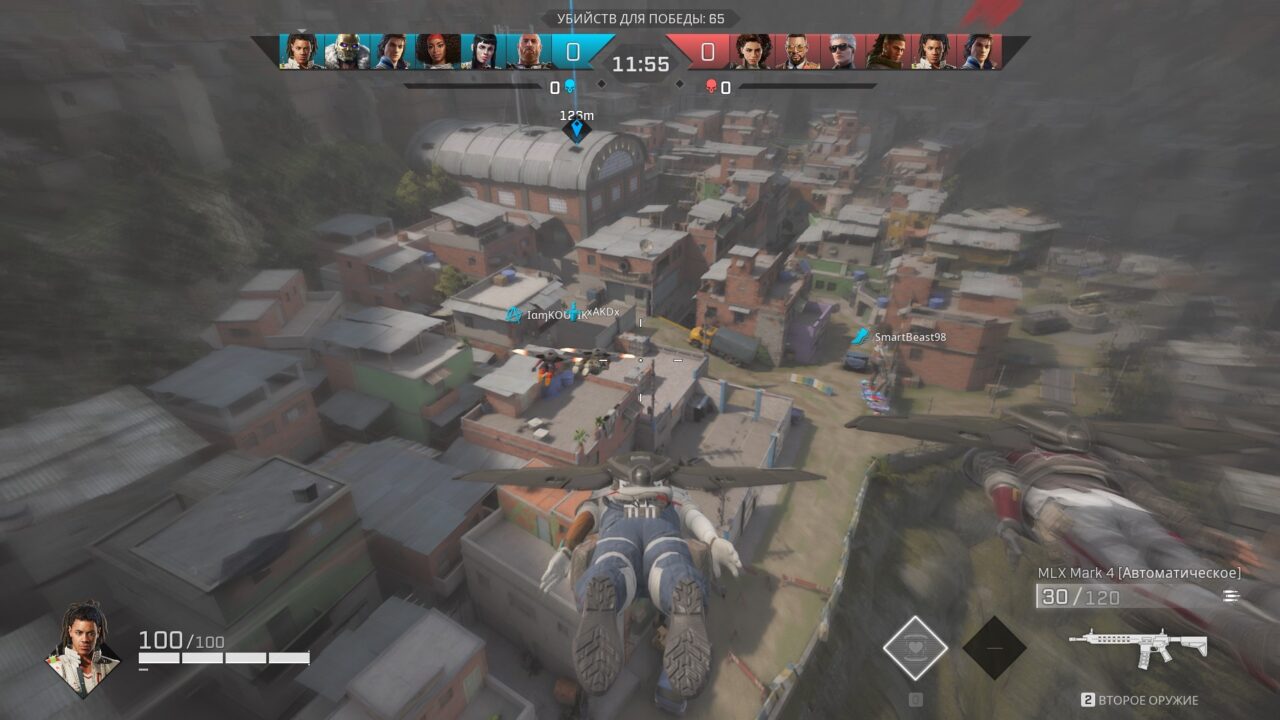Viewport: 1280px width, 720px height.
Task: Toggle the fire-mode icon beside the ammo count
Action: coord(1230,596)
